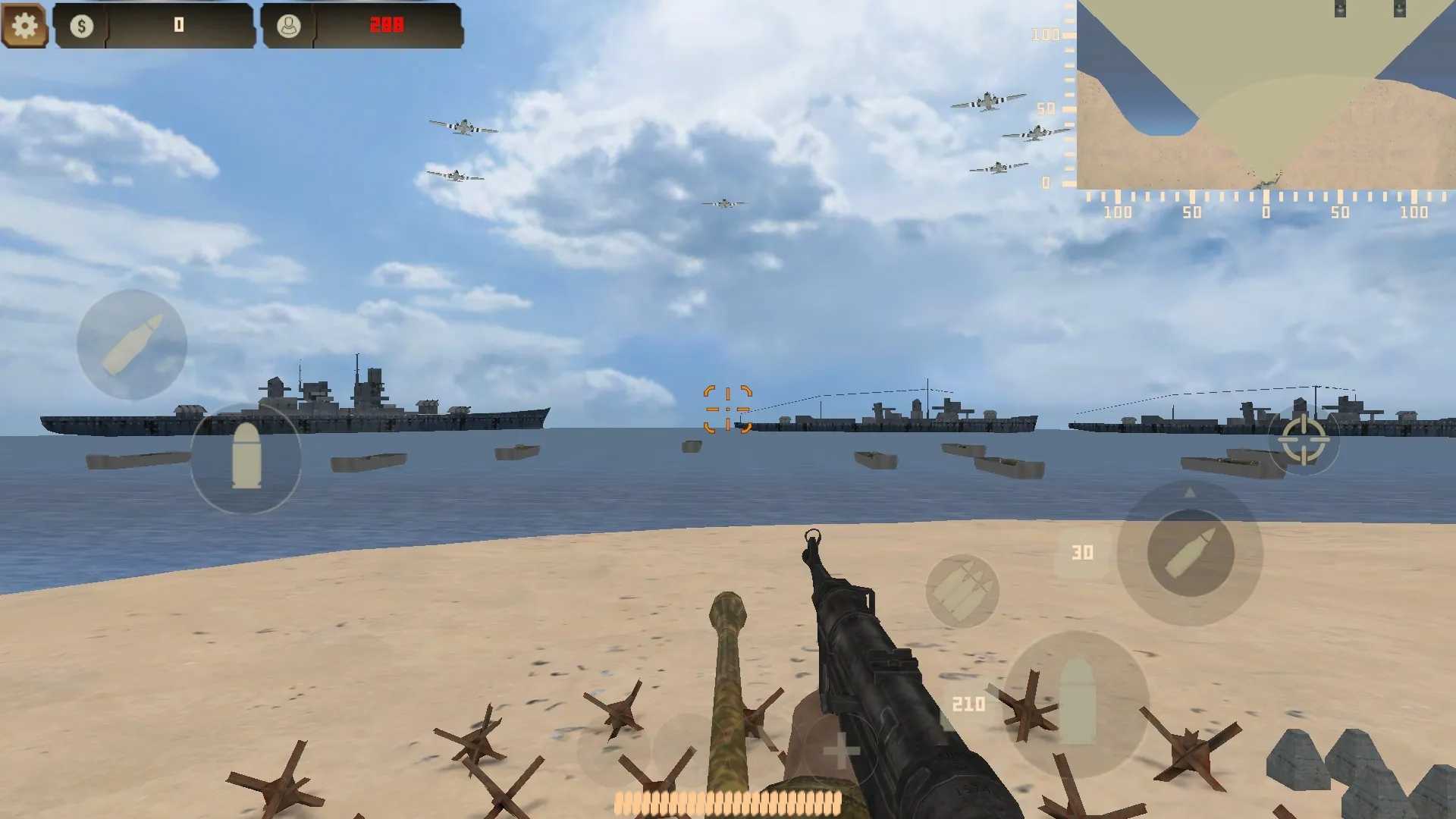
Task: Toggle aim-down-sights with the circular reticle
Action: pos(1304,440)
